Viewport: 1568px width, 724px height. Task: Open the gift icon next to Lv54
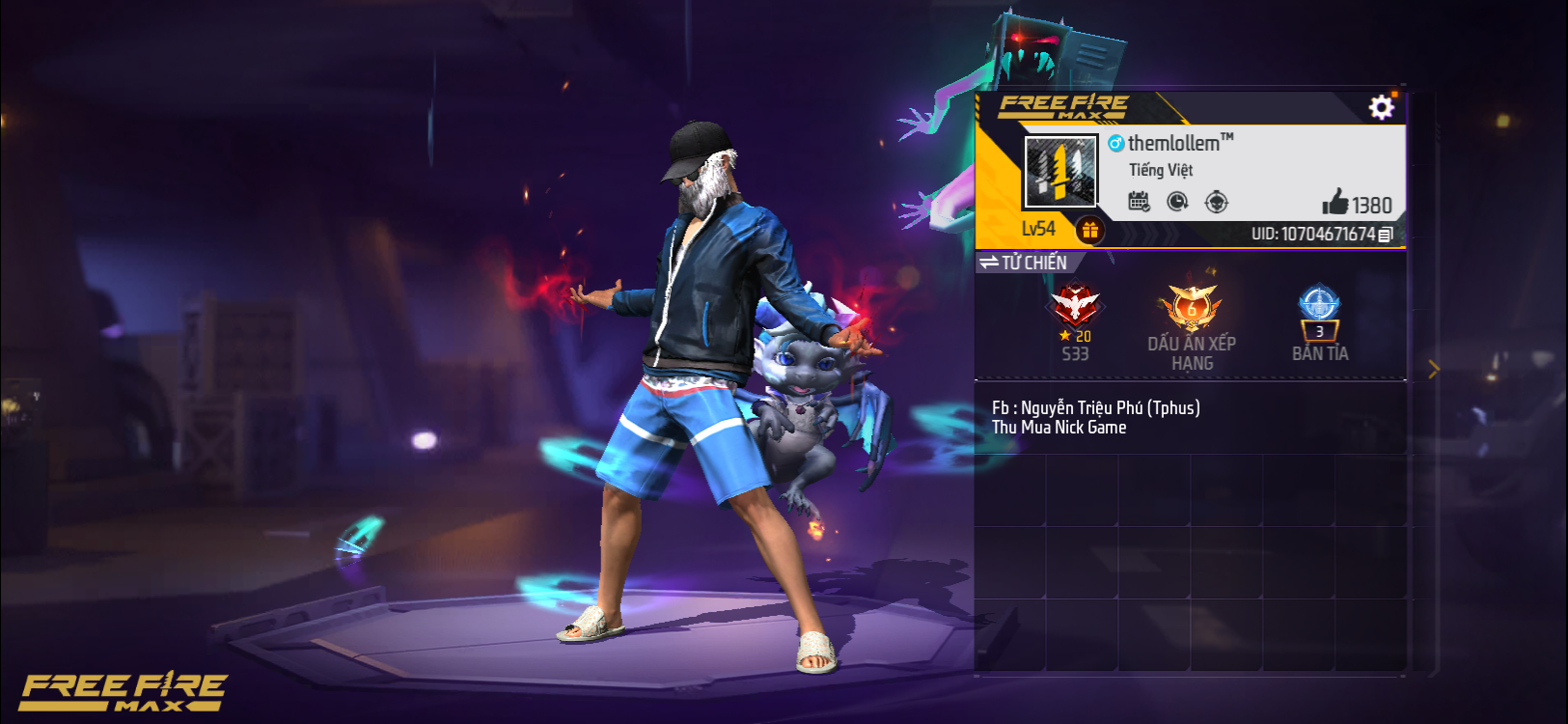pos(1090,230)
